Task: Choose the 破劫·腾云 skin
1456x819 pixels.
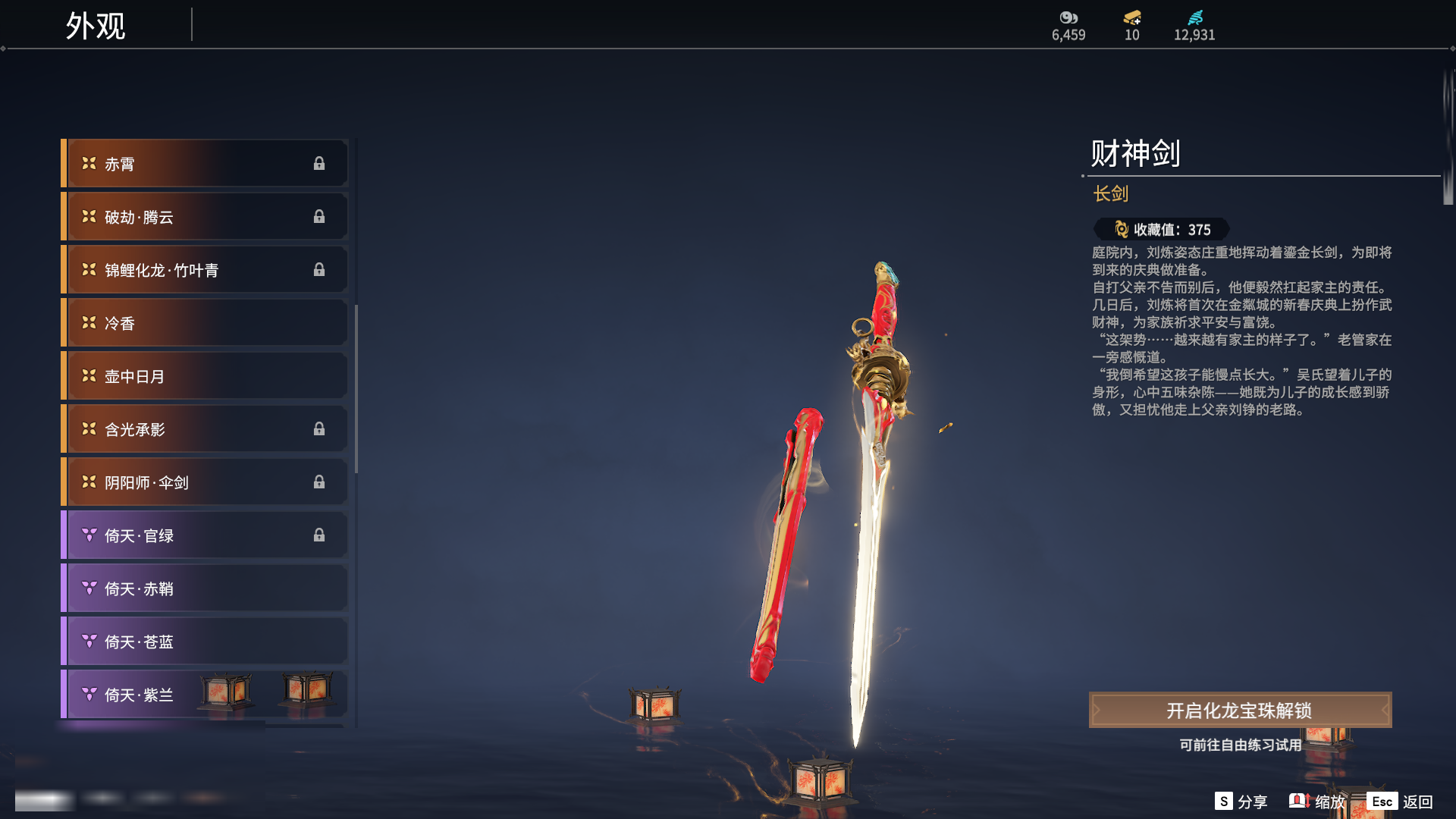Action: click(205, 217)
